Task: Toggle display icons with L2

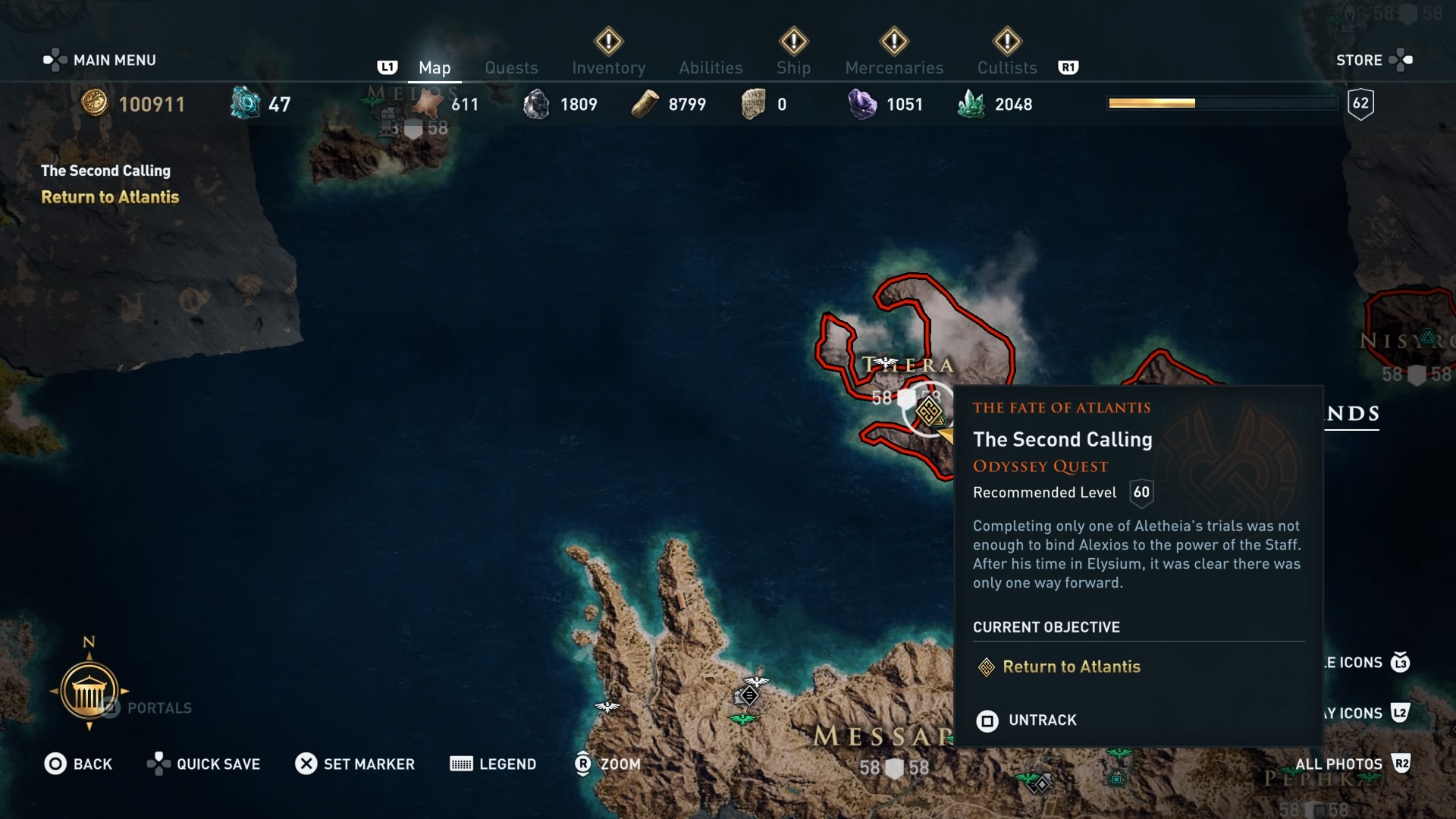Action: [1399, 714]
